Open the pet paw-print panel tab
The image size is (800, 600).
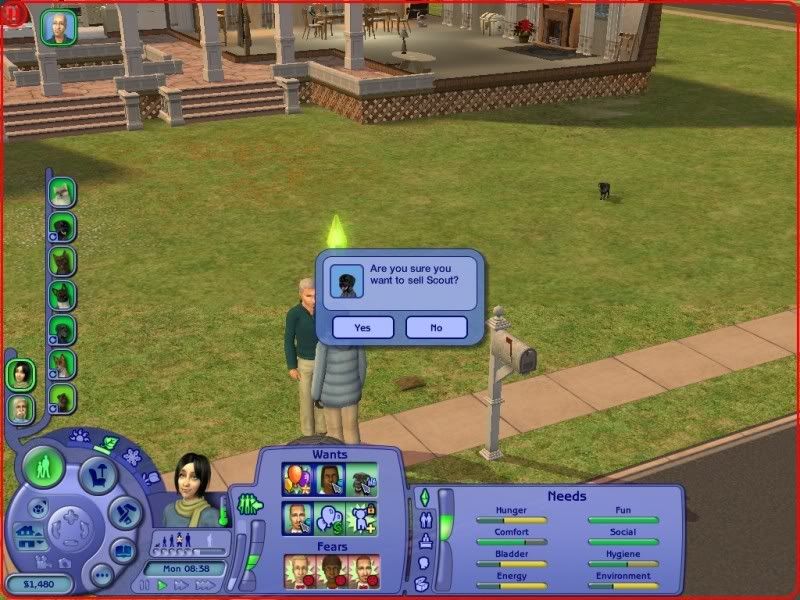pyautogui.click(x=80, y=437)
